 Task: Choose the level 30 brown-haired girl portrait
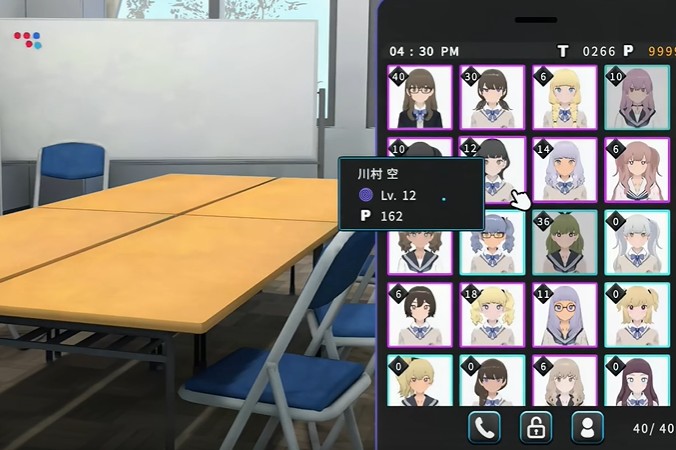[492, 97]
